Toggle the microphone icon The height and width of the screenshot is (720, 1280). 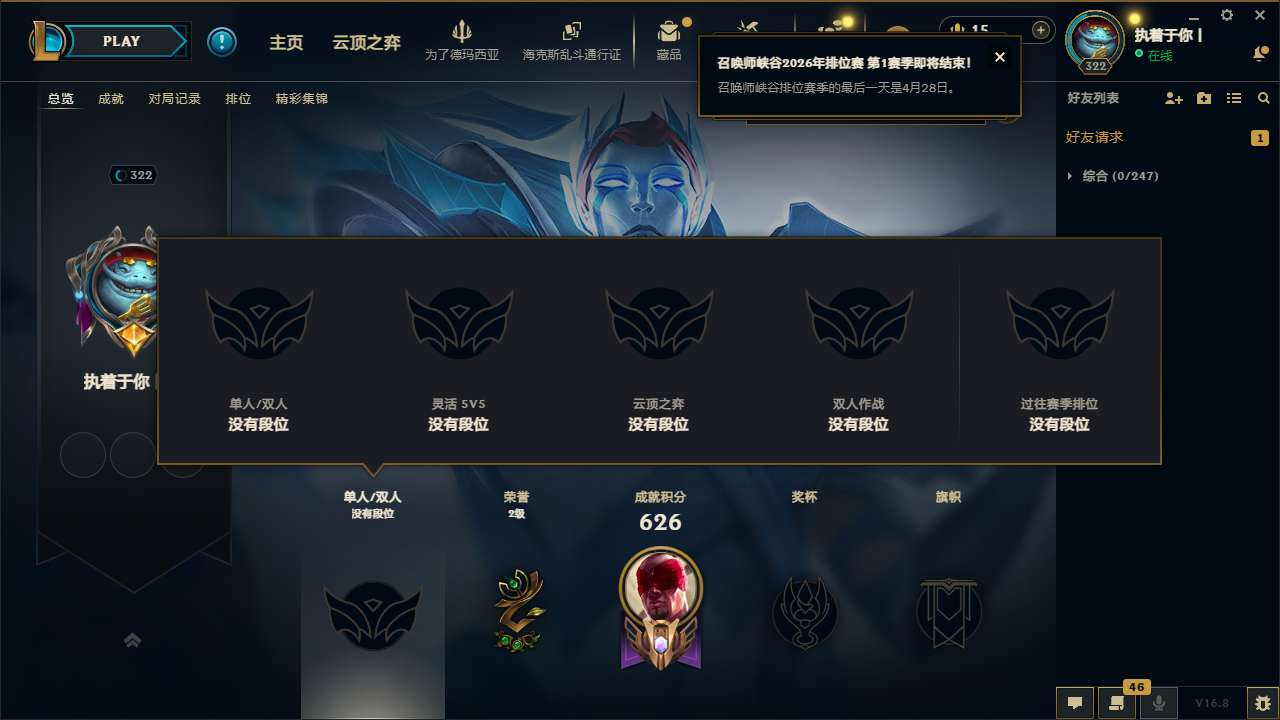1158,703
